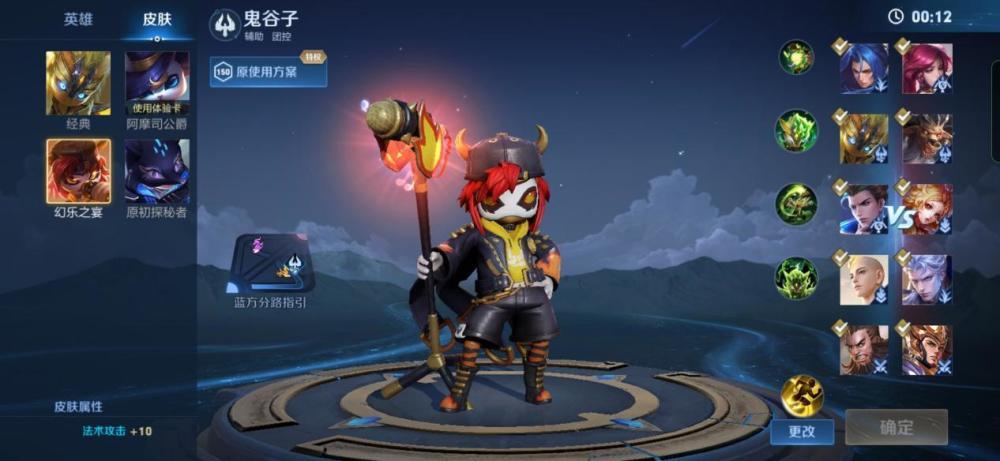
Task: Switch to the 皮肤 tab
Action: pyautogui.click(x=157, y=19)
